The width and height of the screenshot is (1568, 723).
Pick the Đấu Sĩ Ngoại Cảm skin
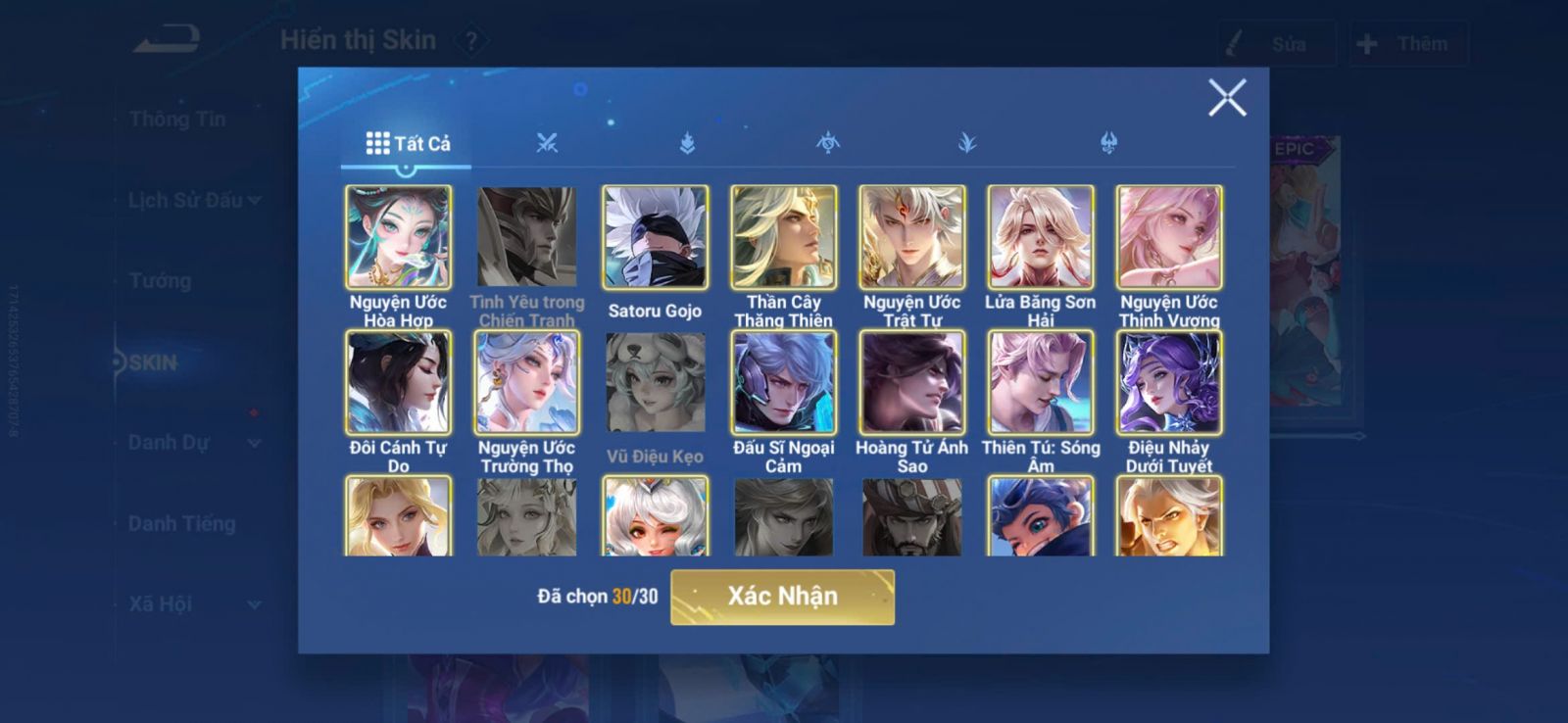[x=783, y=383]
